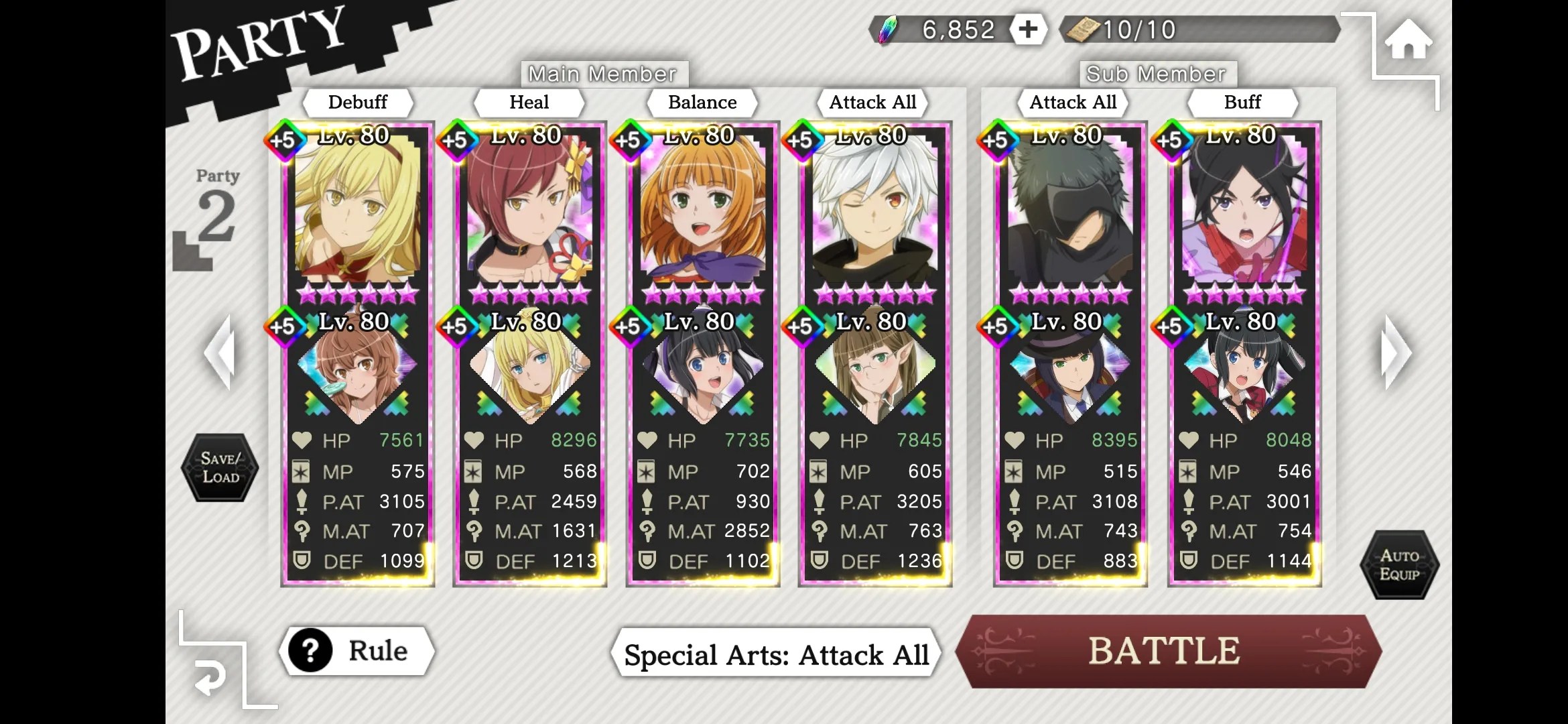Select the white-haired winking adventurer portrait

[x=874, y=208]
